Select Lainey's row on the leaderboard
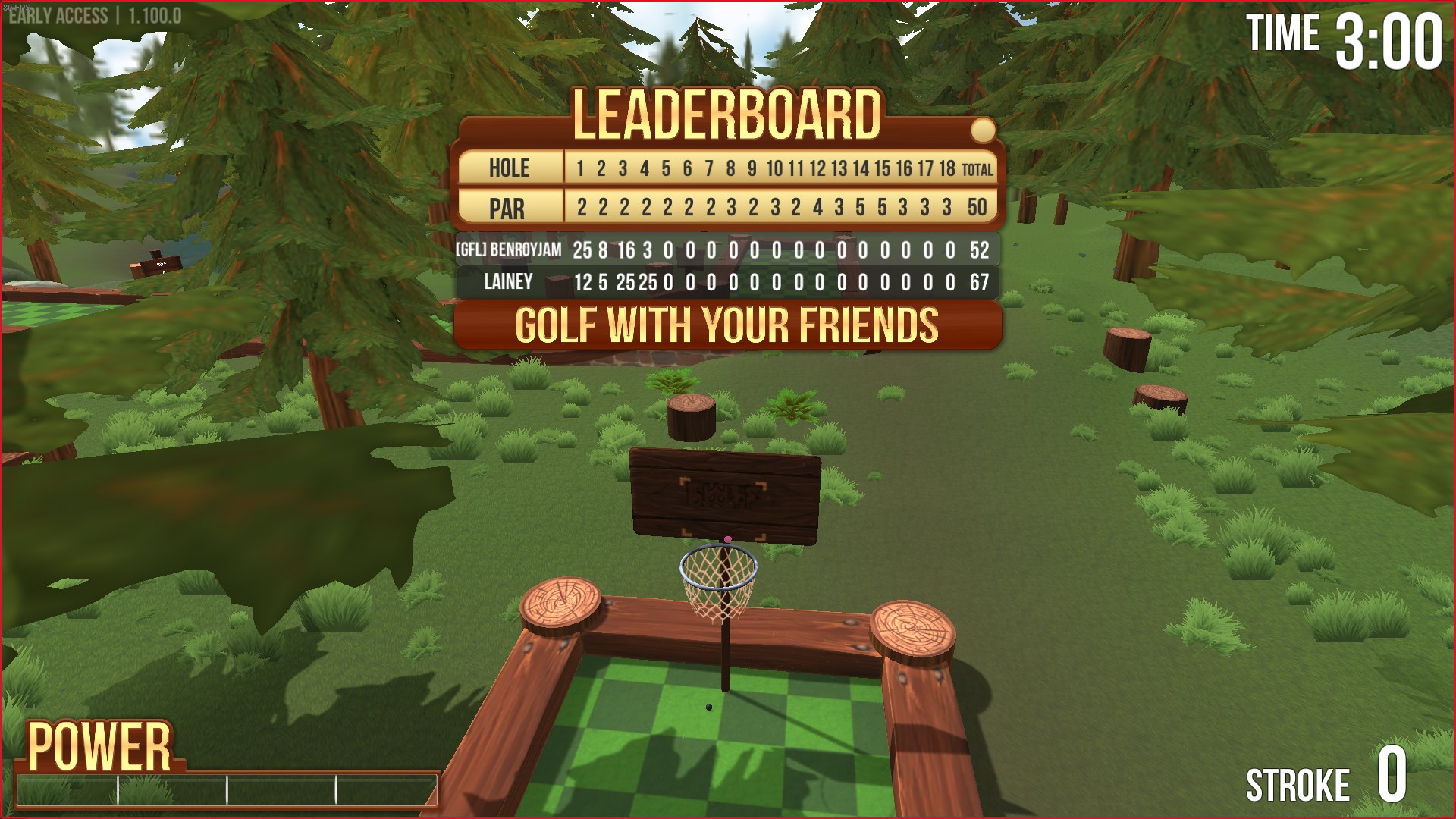 pyautogui.click(x=726, y=283)
